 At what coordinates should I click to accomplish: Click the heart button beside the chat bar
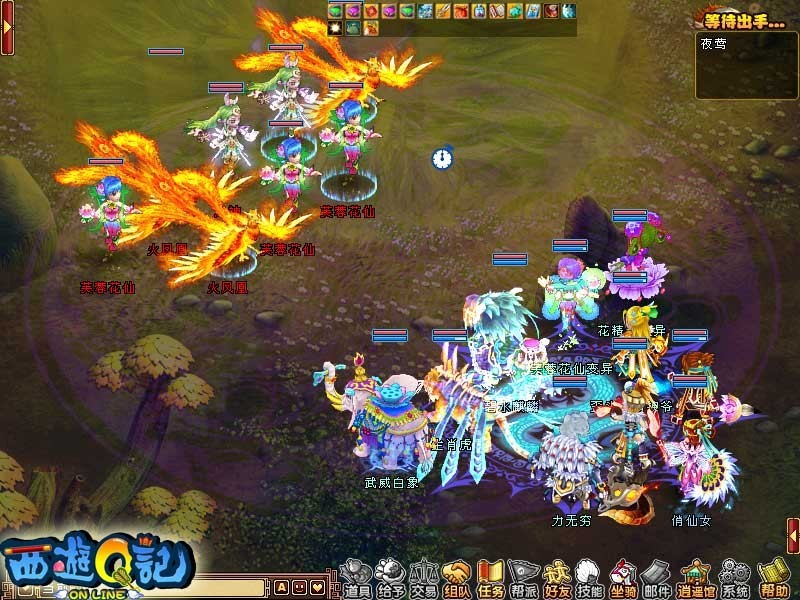pos(318,586)
